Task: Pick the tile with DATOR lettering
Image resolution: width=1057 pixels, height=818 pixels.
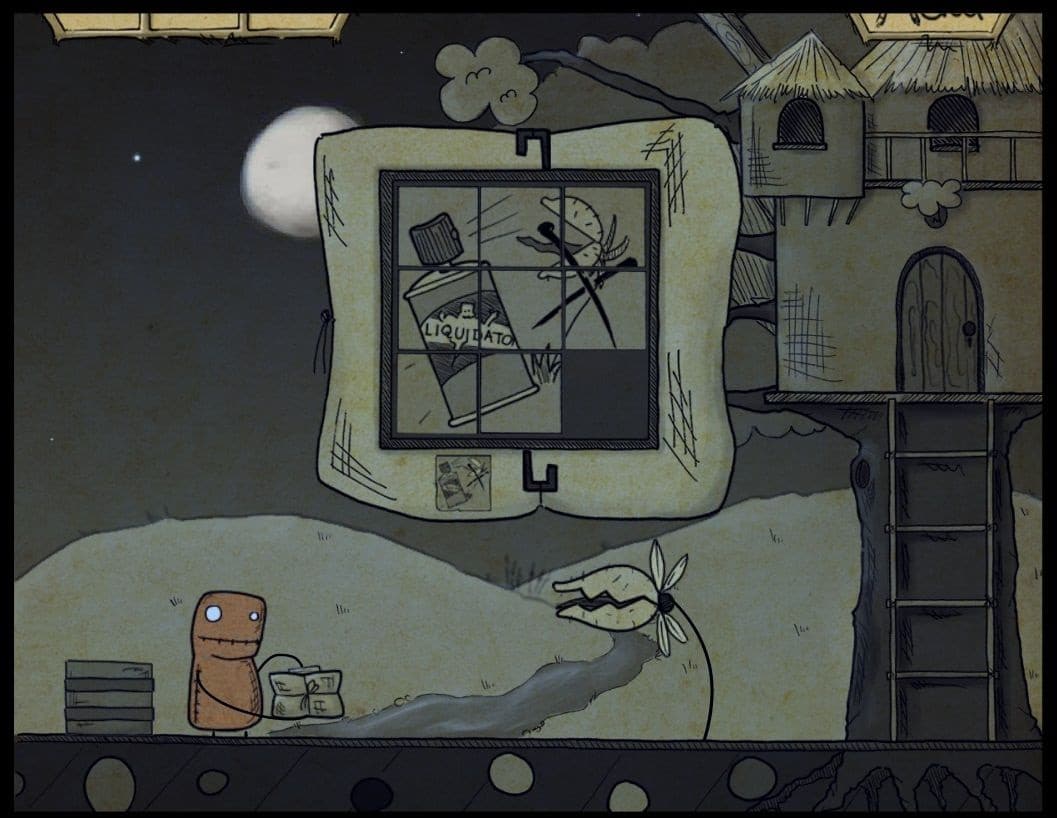Action: [x=520, y=308]
